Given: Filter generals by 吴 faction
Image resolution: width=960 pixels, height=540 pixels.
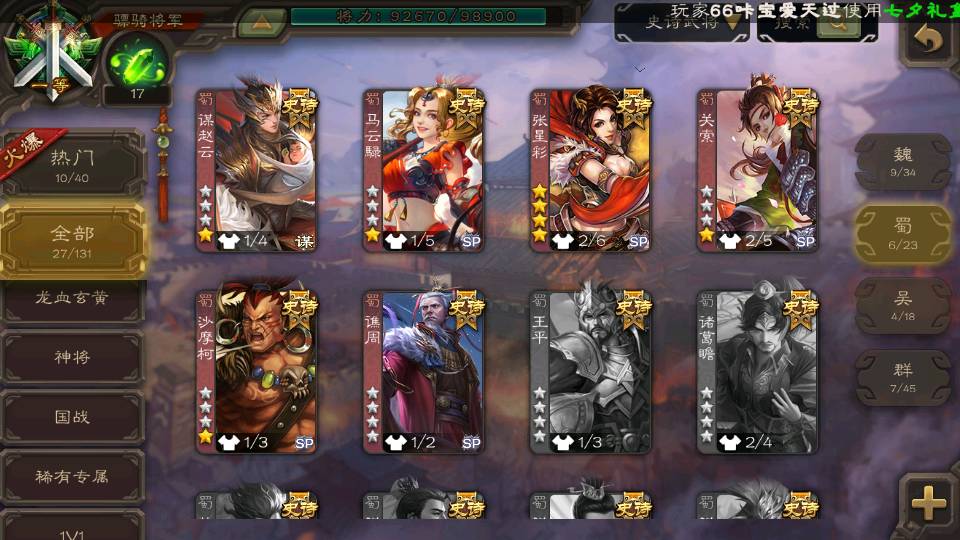Looking at the screenshot, I should point(902,305).
